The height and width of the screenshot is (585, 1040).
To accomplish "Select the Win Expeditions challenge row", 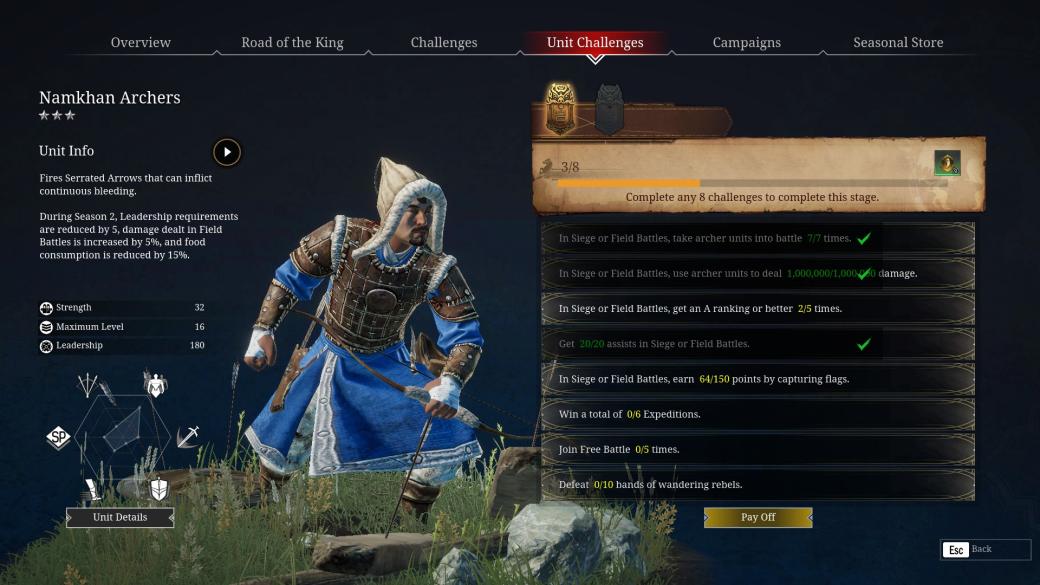I will [757, 414].
